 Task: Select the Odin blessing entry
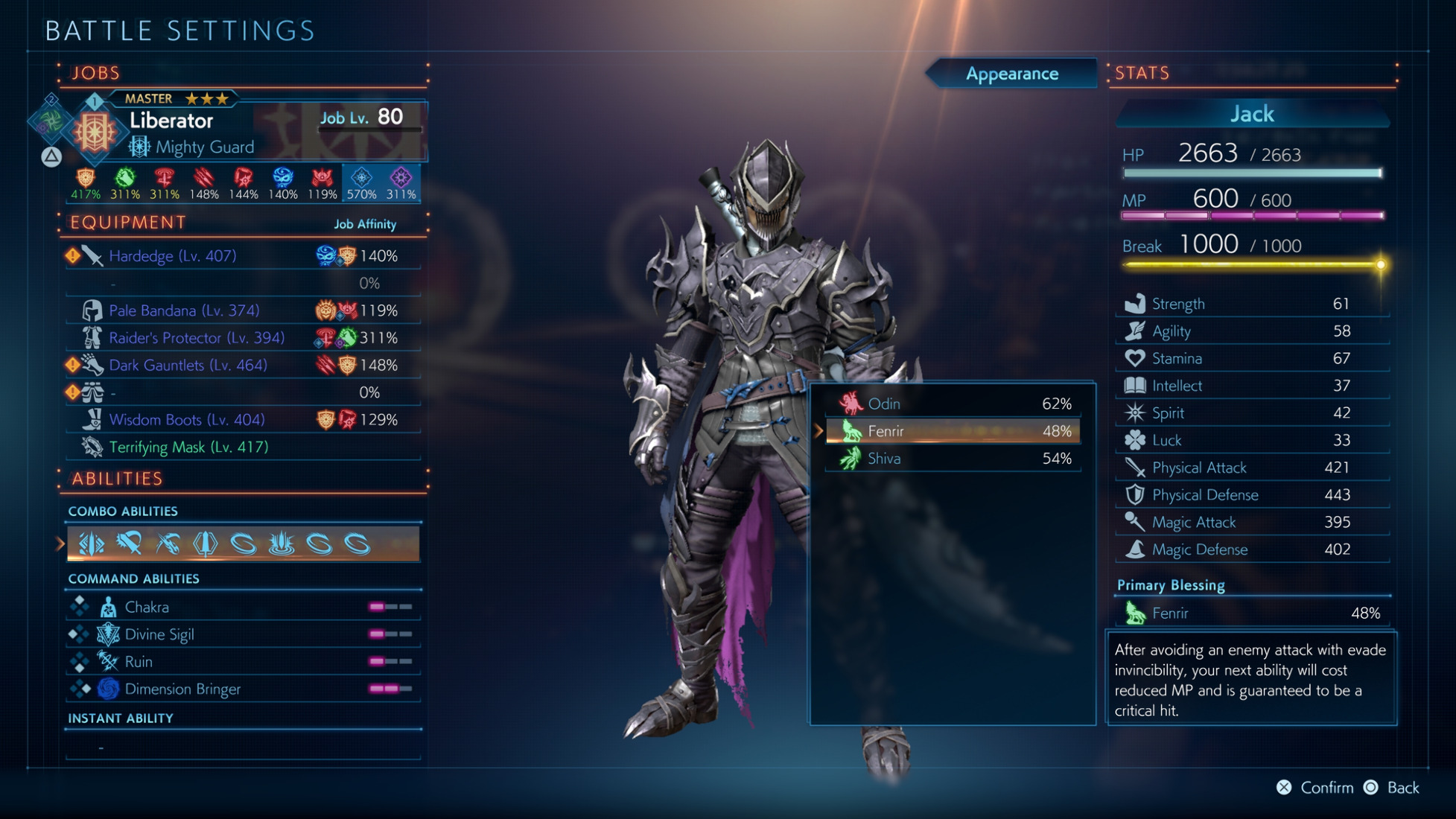952,404
